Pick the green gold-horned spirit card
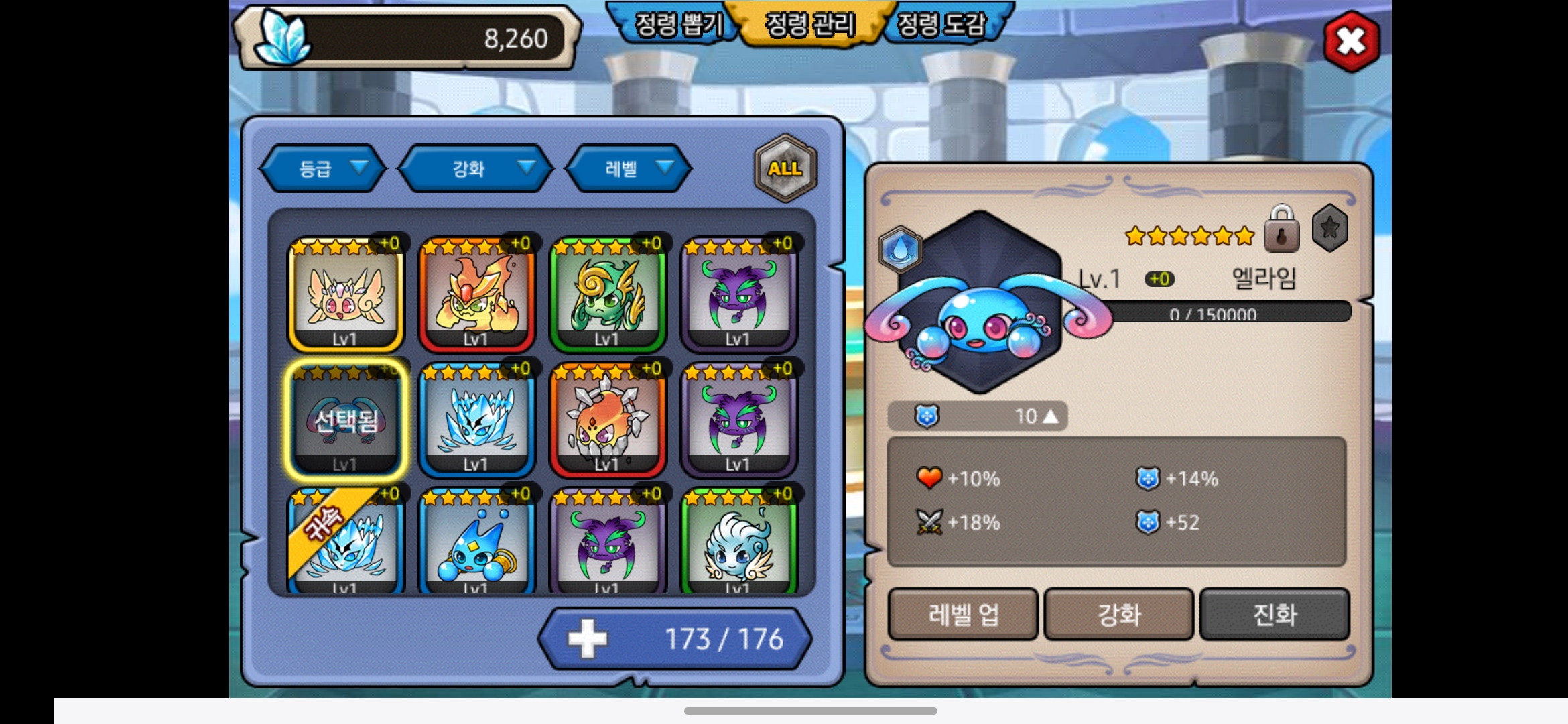The height and width of the screenshot is (724, 1568). tap(607, 295)
